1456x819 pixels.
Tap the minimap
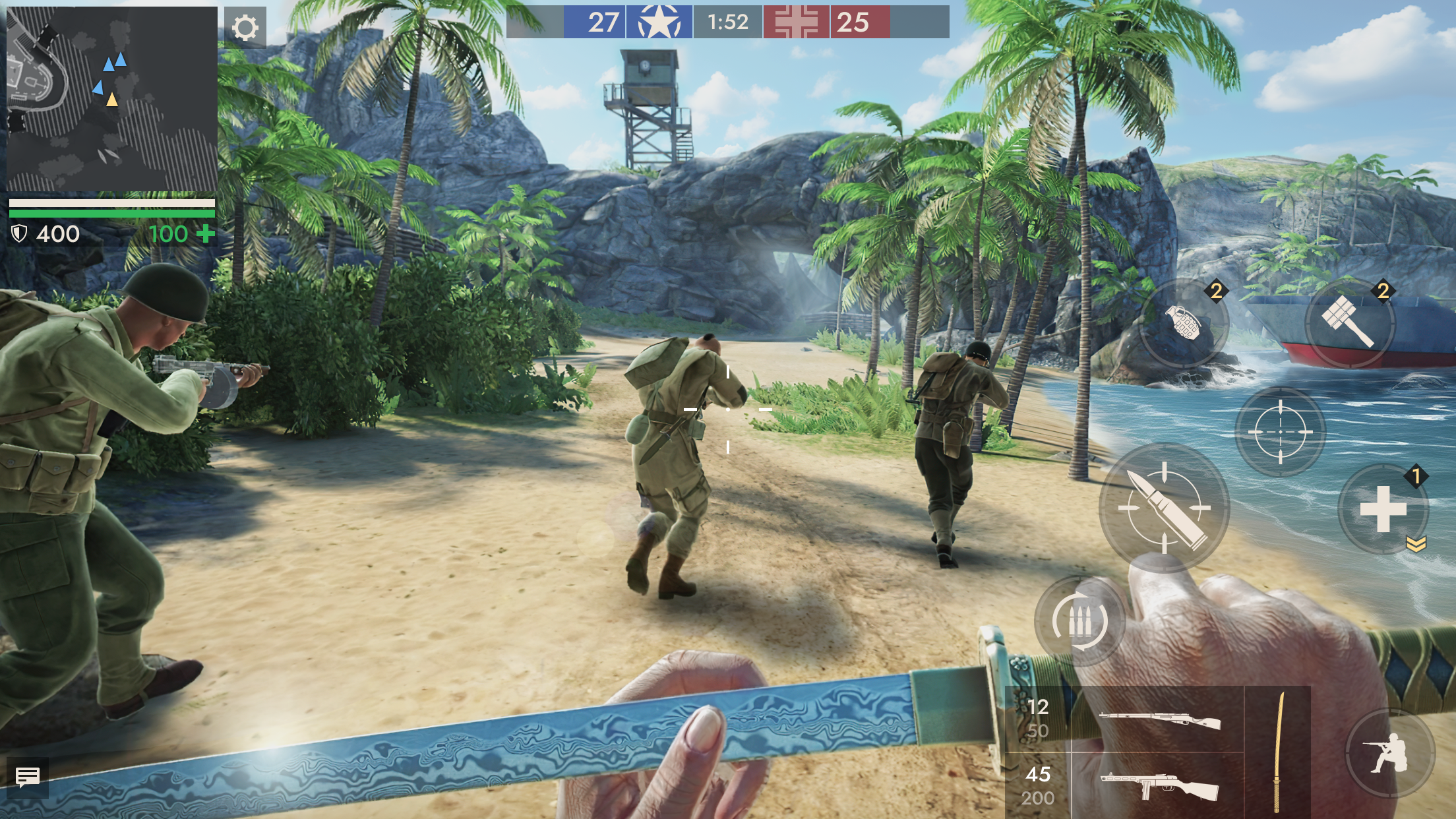(x=111, y=99)
